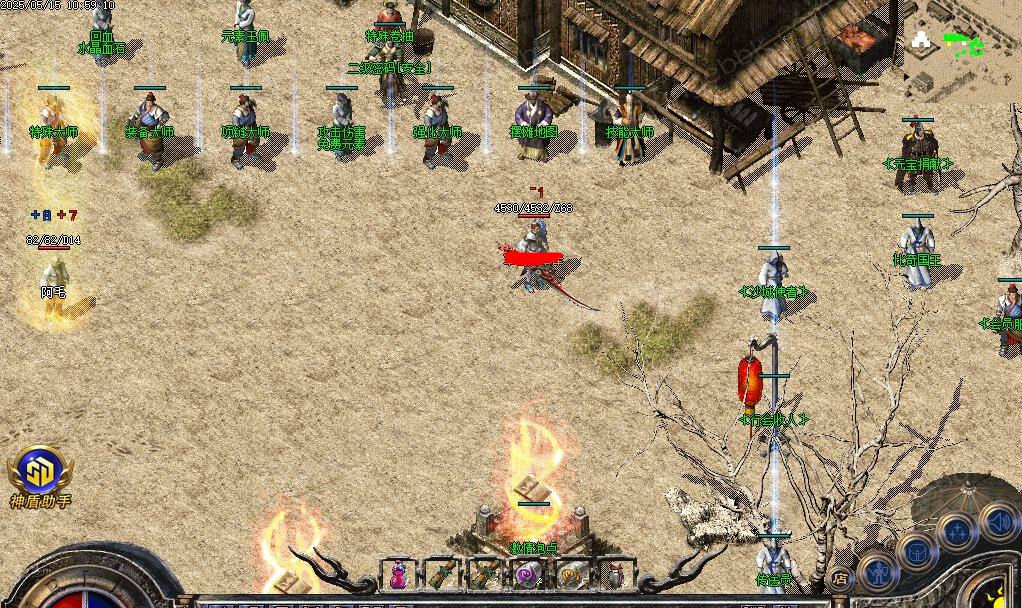This screenshot has width=1022, height=608.
Task: Open the bag inventory icon
Action: [x=916, y=550]
